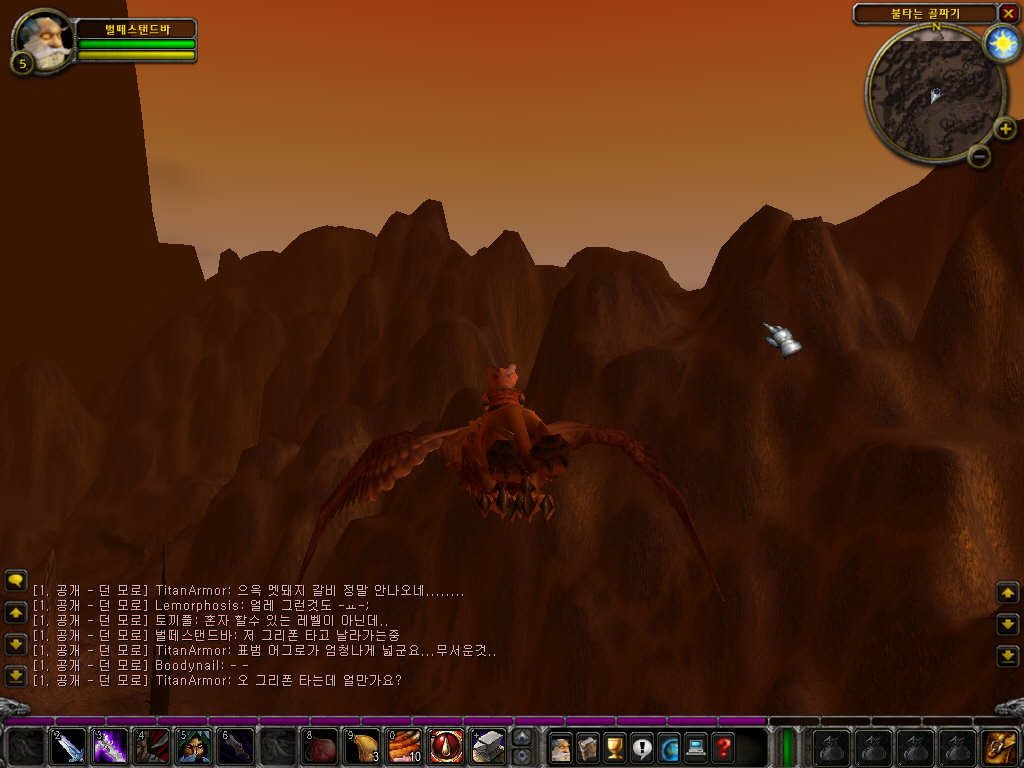This screenshot has height=768, width=1024.
Task: Activate the purple glowing blade ability
Action: point(110,747)
